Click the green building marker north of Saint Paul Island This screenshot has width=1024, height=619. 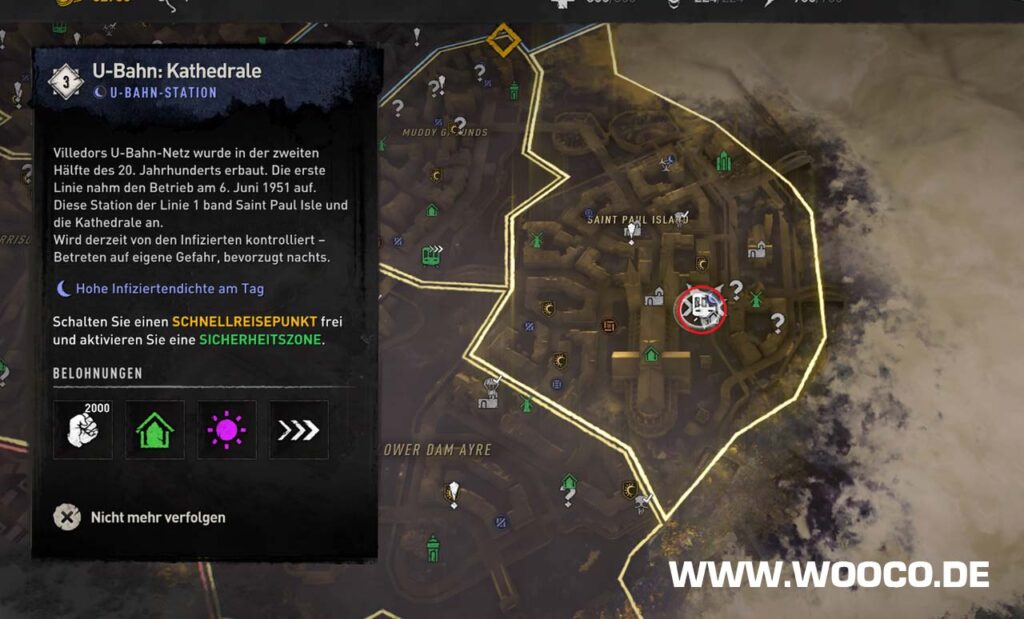click(723, 160)
